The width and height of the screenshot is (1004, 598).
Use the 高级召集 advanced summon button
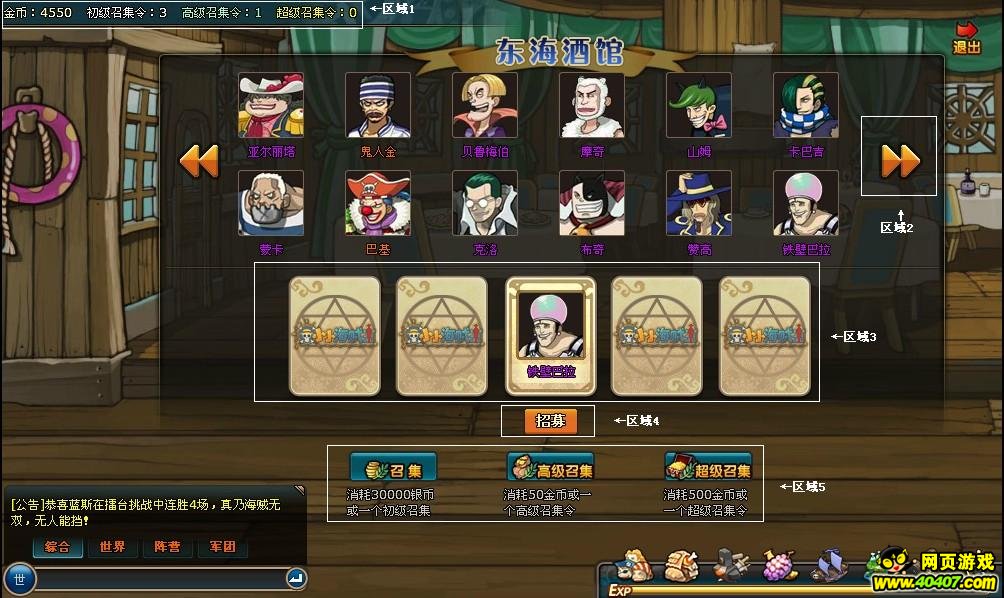tap(551, 469)
